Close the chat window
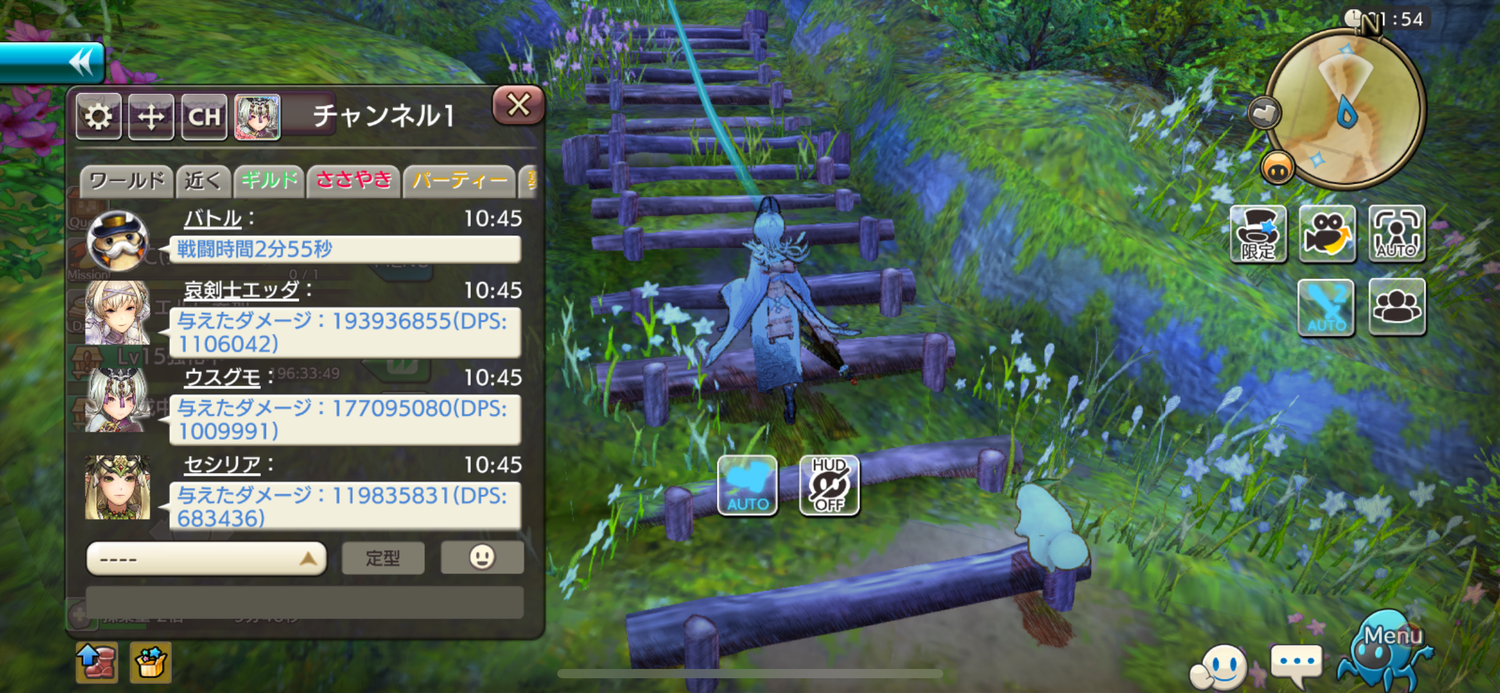 coord(518,106)
